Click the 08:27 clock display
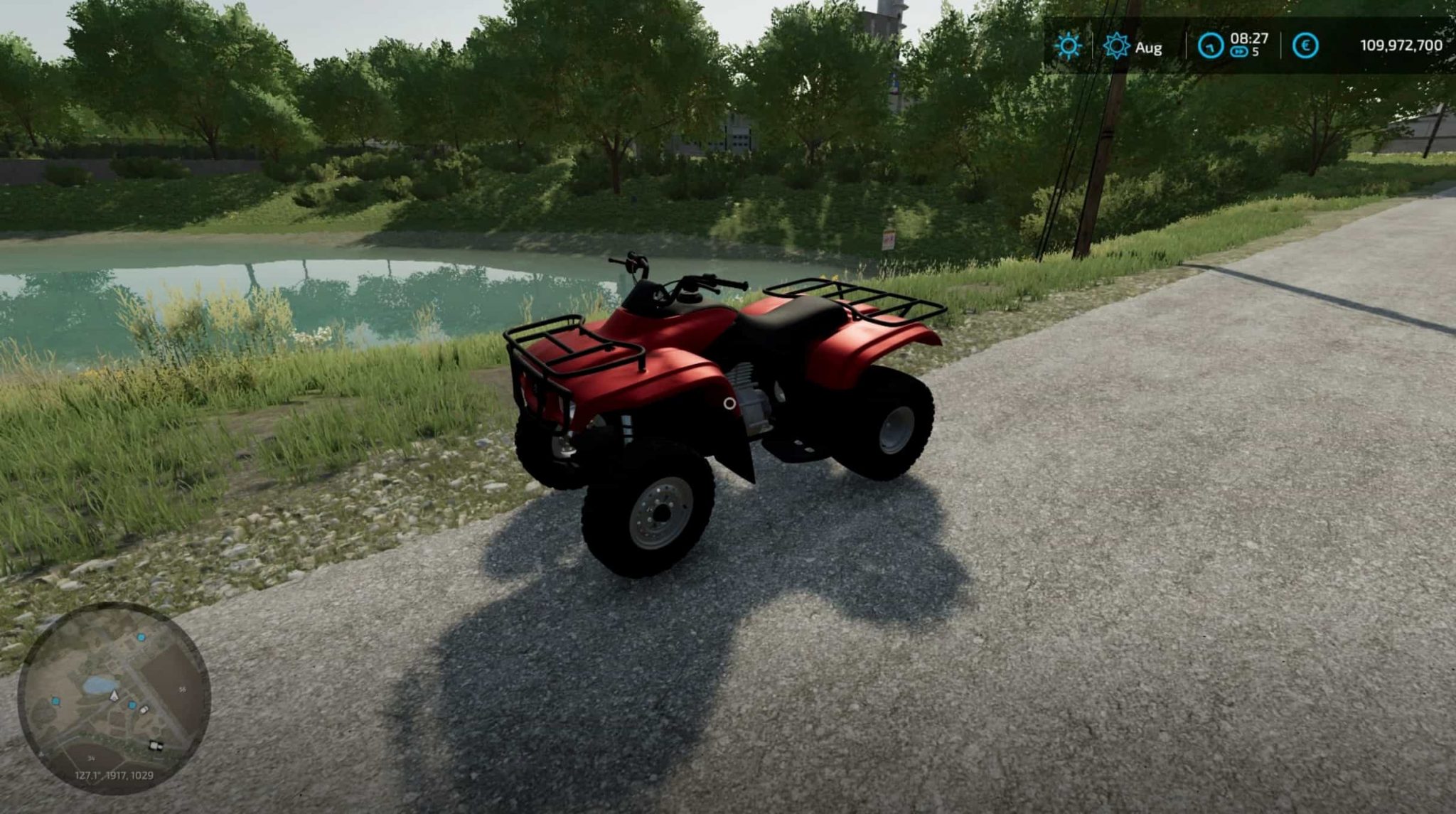Image resolution: width=1456 pixels, height=814 pixels. pyautogui.click(x=1249, y=38)
